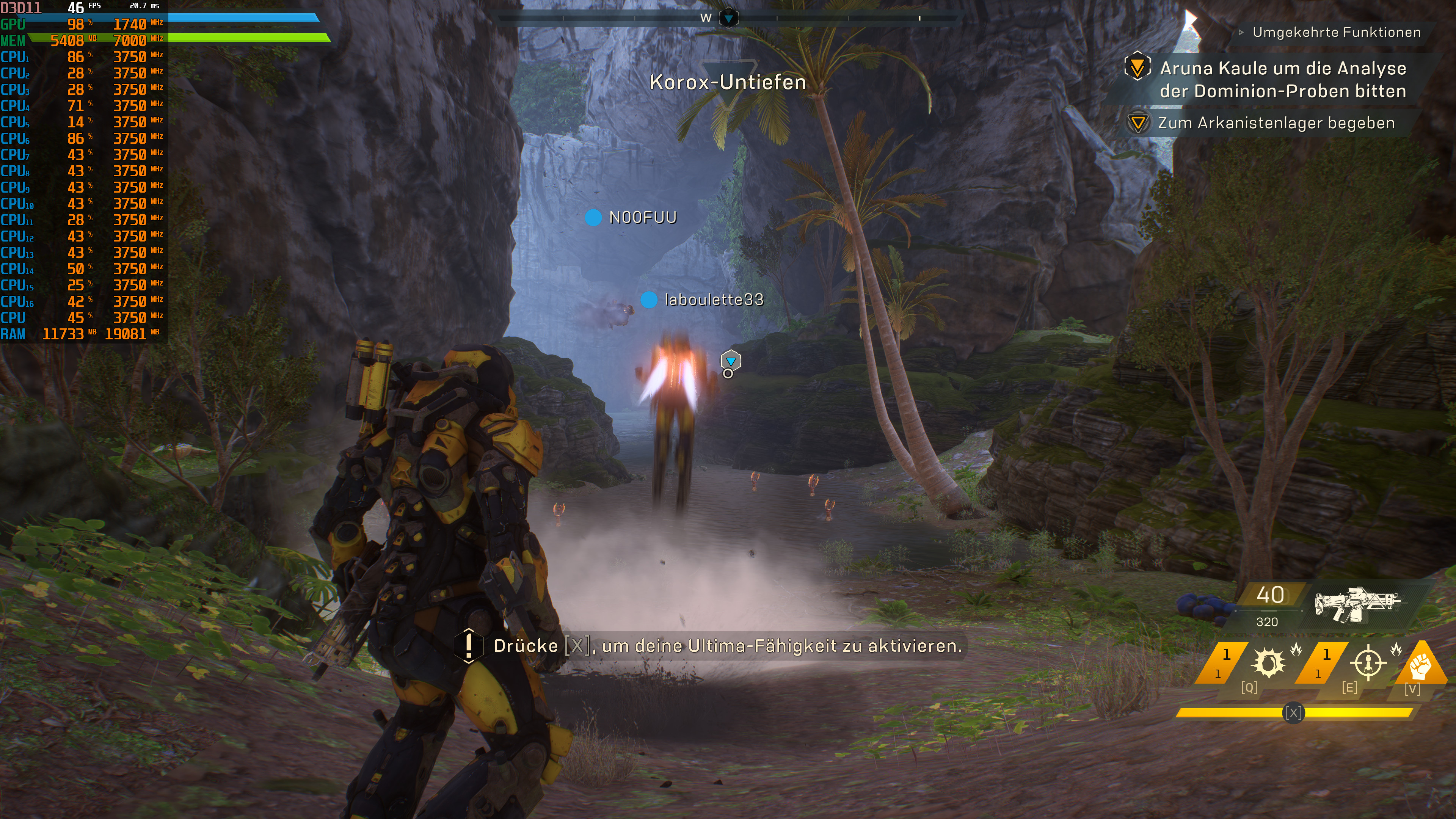Toggle the compass marker under the W heading

pyautogui.click(x=729, y=17)
